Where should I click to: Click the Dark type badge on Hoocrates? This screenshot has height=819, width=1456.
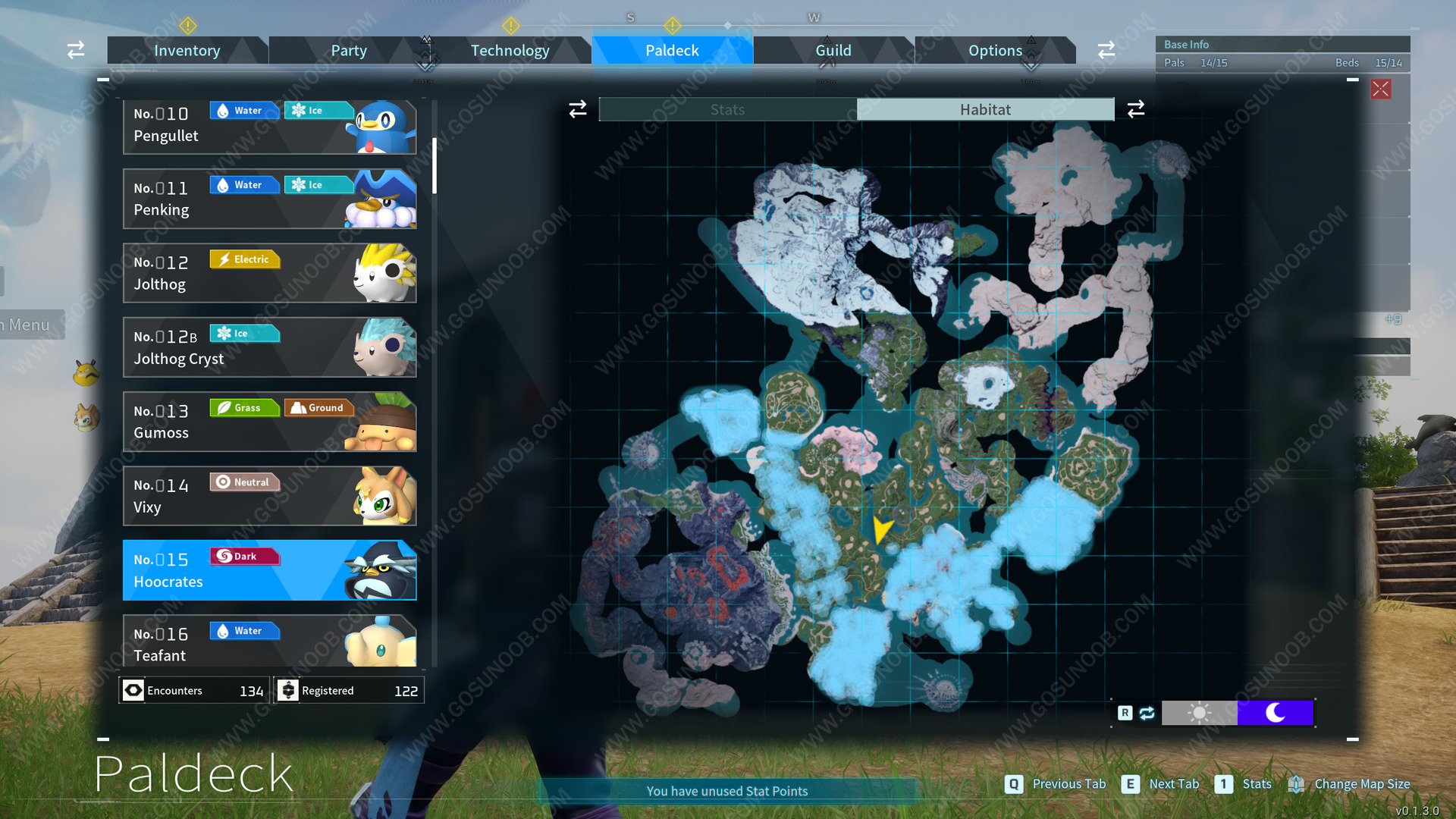[244, 556]
